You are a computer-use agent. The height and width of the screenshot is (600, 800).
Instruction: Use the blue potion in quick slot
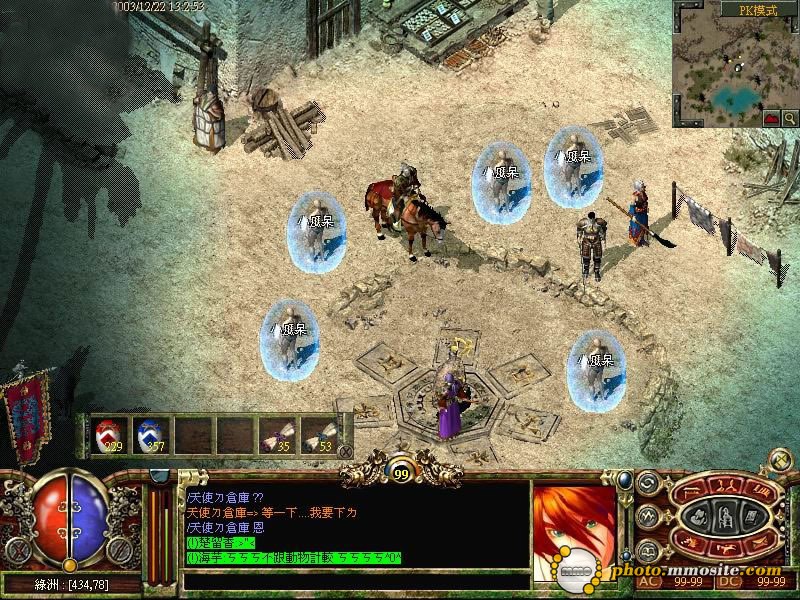pos(150,435)
